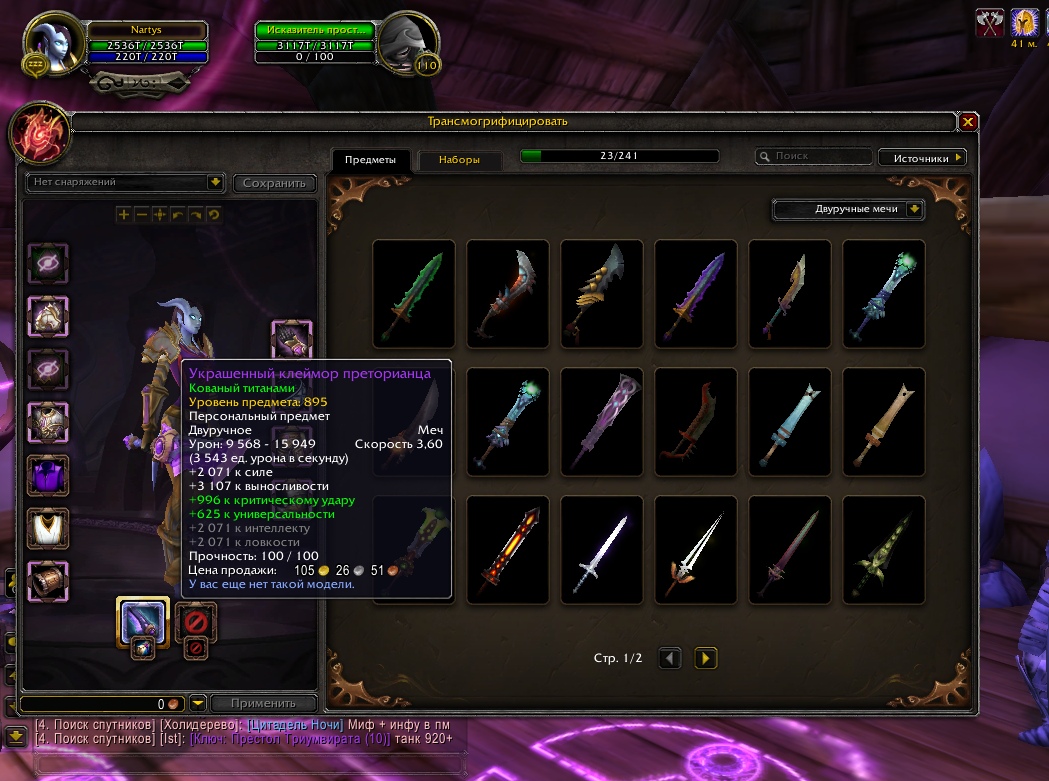Select the purple shirt equipment slot
The width and height of the screenshot is (1049, 781).
coord(47,474)
